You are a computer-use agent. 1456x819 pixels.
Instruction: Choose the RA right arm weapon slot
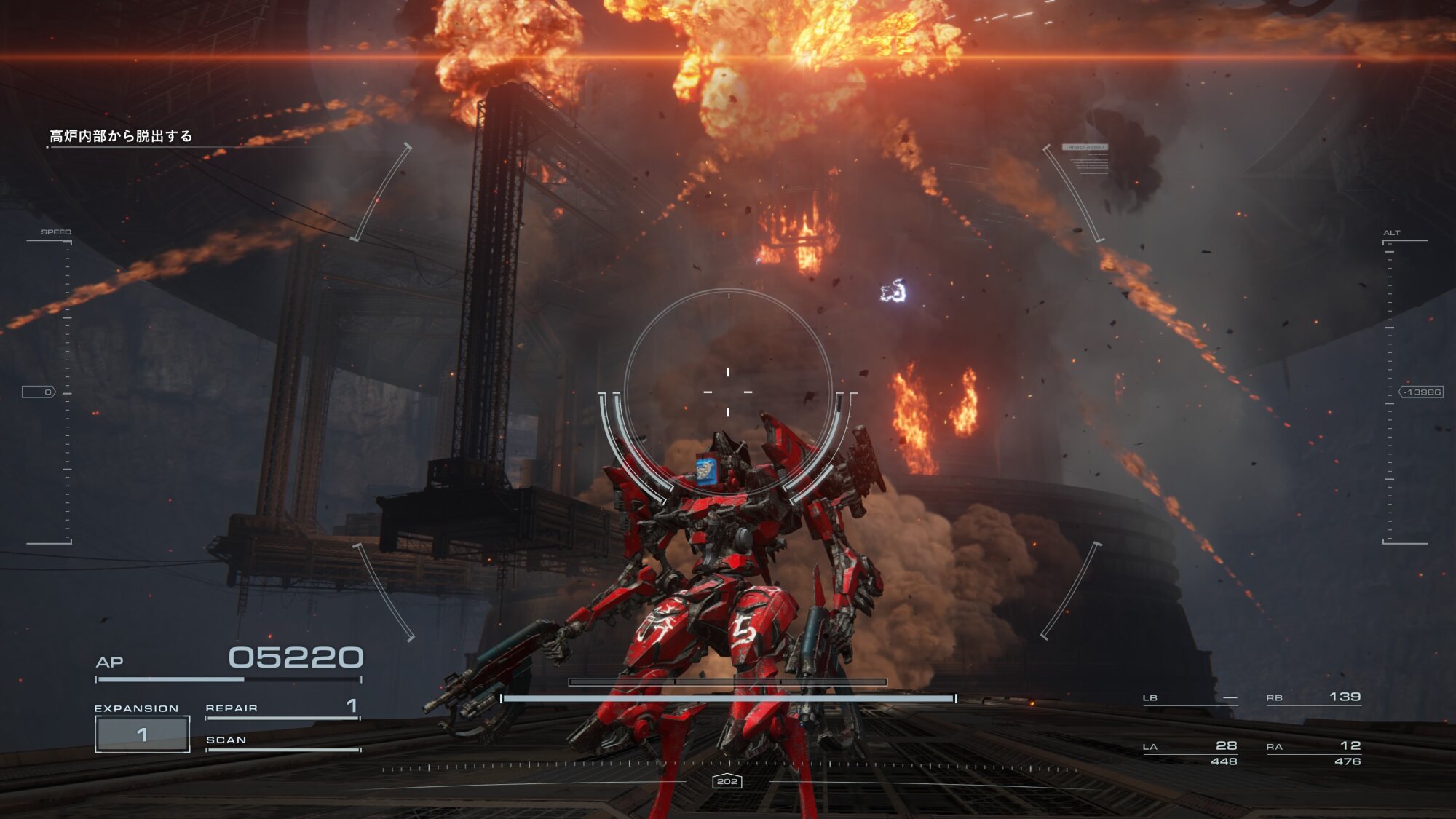point(1313,752)
